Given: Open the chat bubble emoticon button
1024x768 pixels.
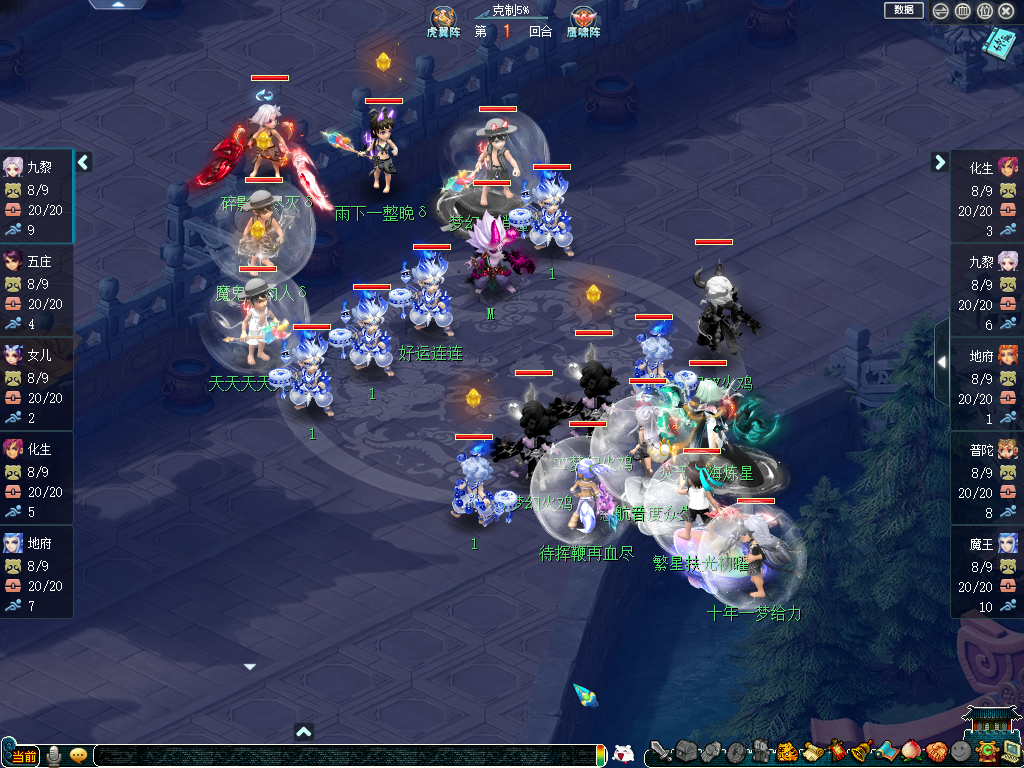Looking at the screenshot, I should 78,755.
